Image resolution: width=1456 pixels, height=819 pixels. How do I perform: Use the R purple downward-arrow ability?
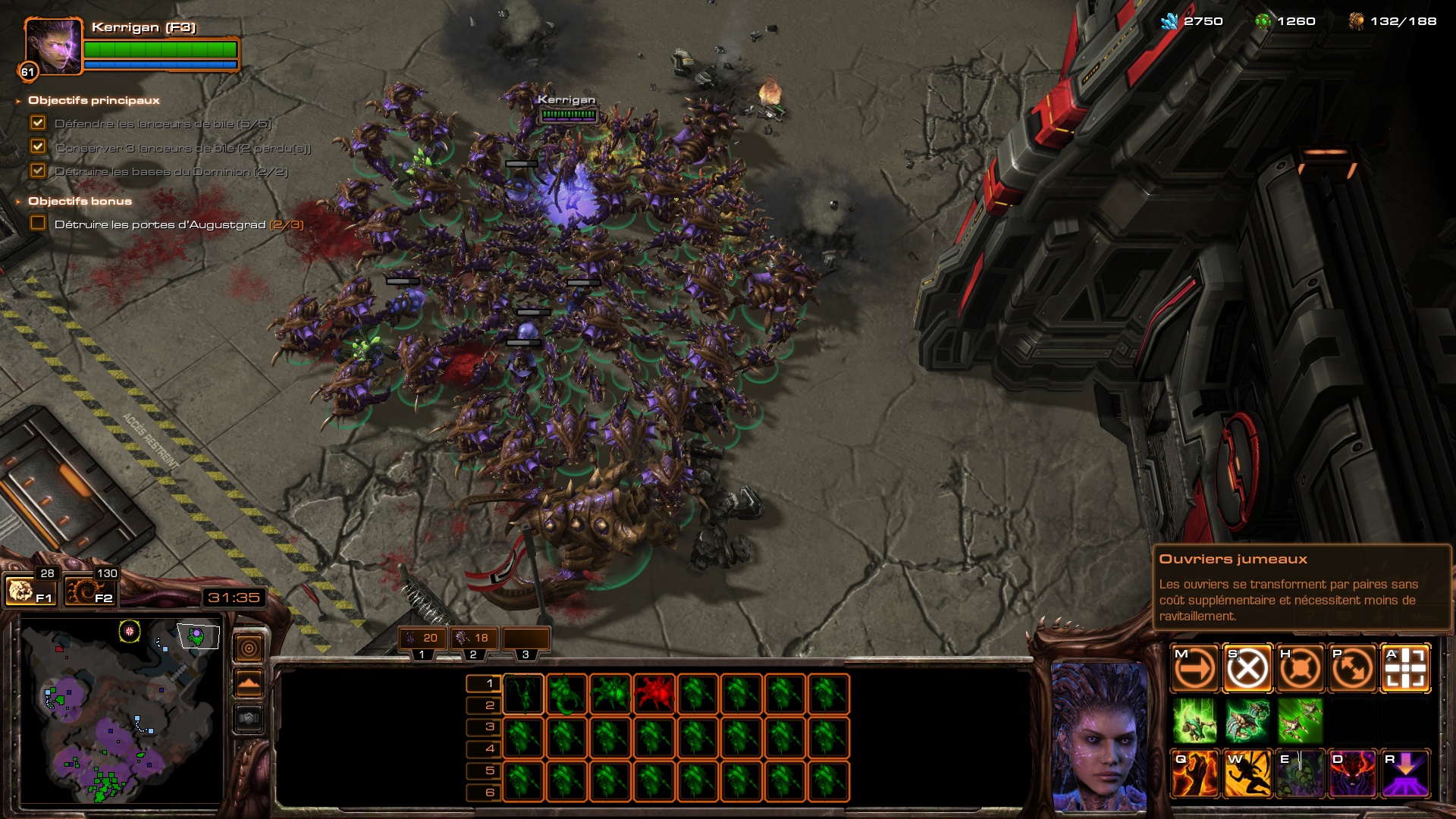pyautogui.click(x=1406, y=773)
